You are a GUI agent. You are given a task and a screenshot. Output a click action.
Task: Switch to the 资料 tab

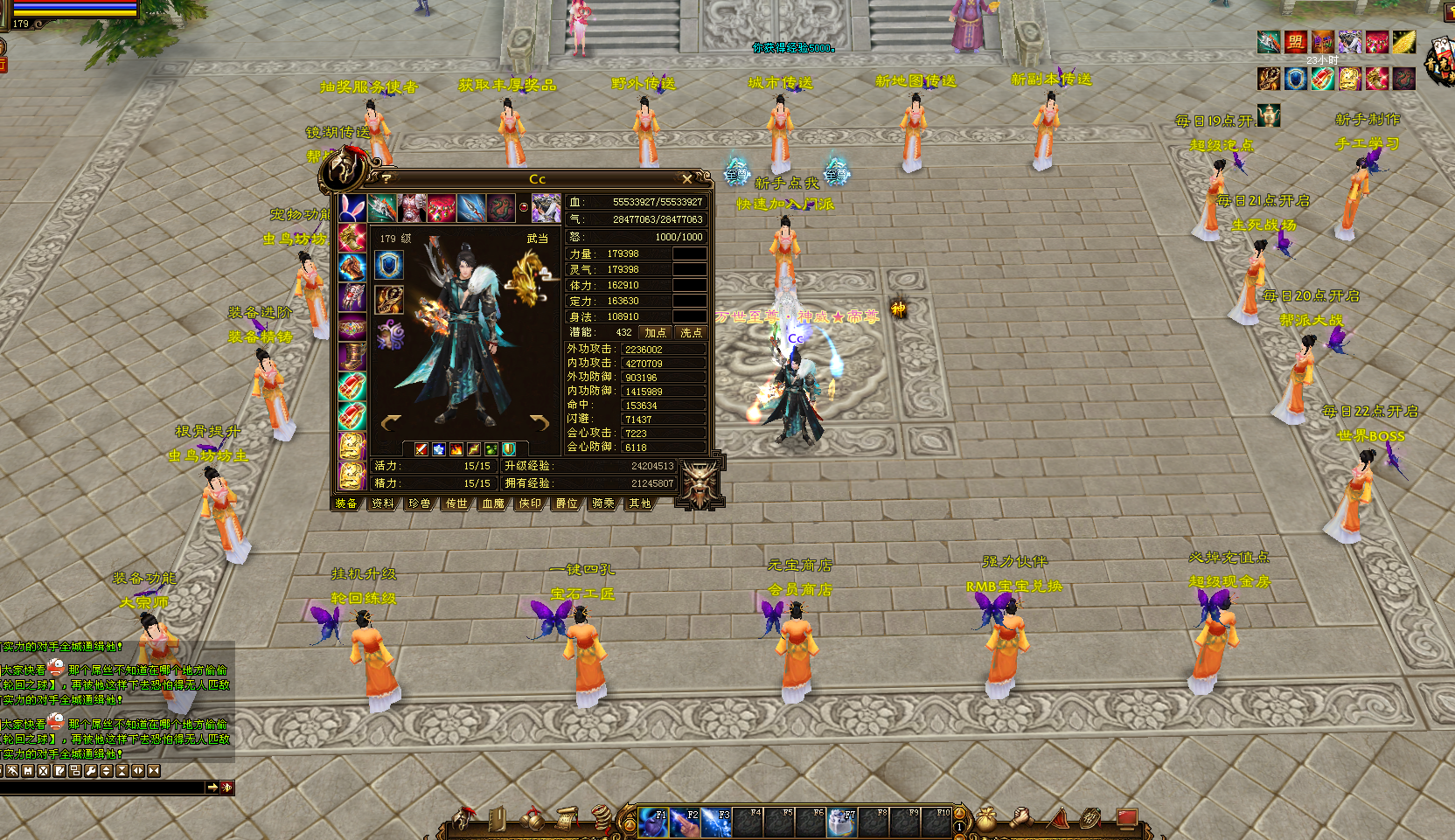point(383,503)
